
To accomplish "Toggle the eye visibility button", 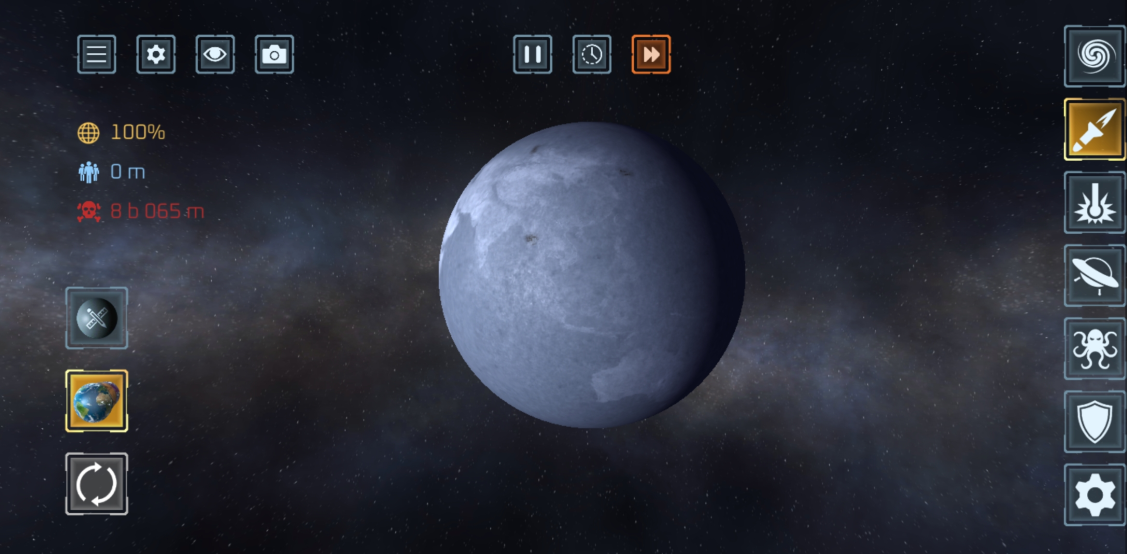I will 215,55.
